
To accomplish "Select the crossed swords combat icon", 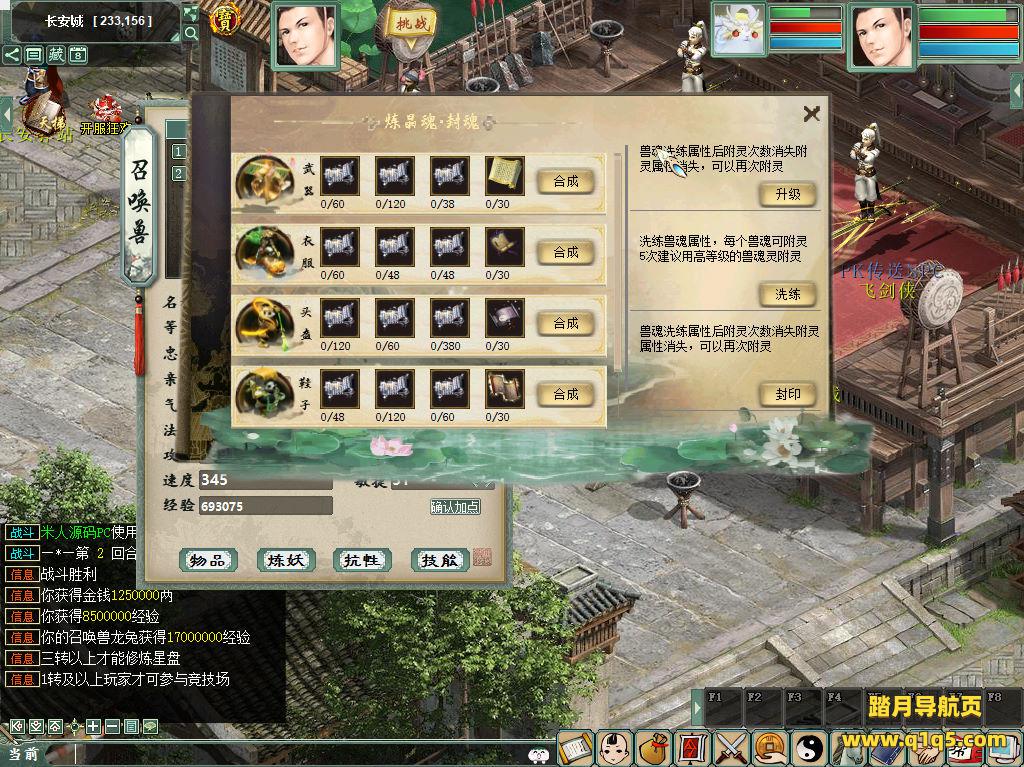I will click(x=732, y=747).
